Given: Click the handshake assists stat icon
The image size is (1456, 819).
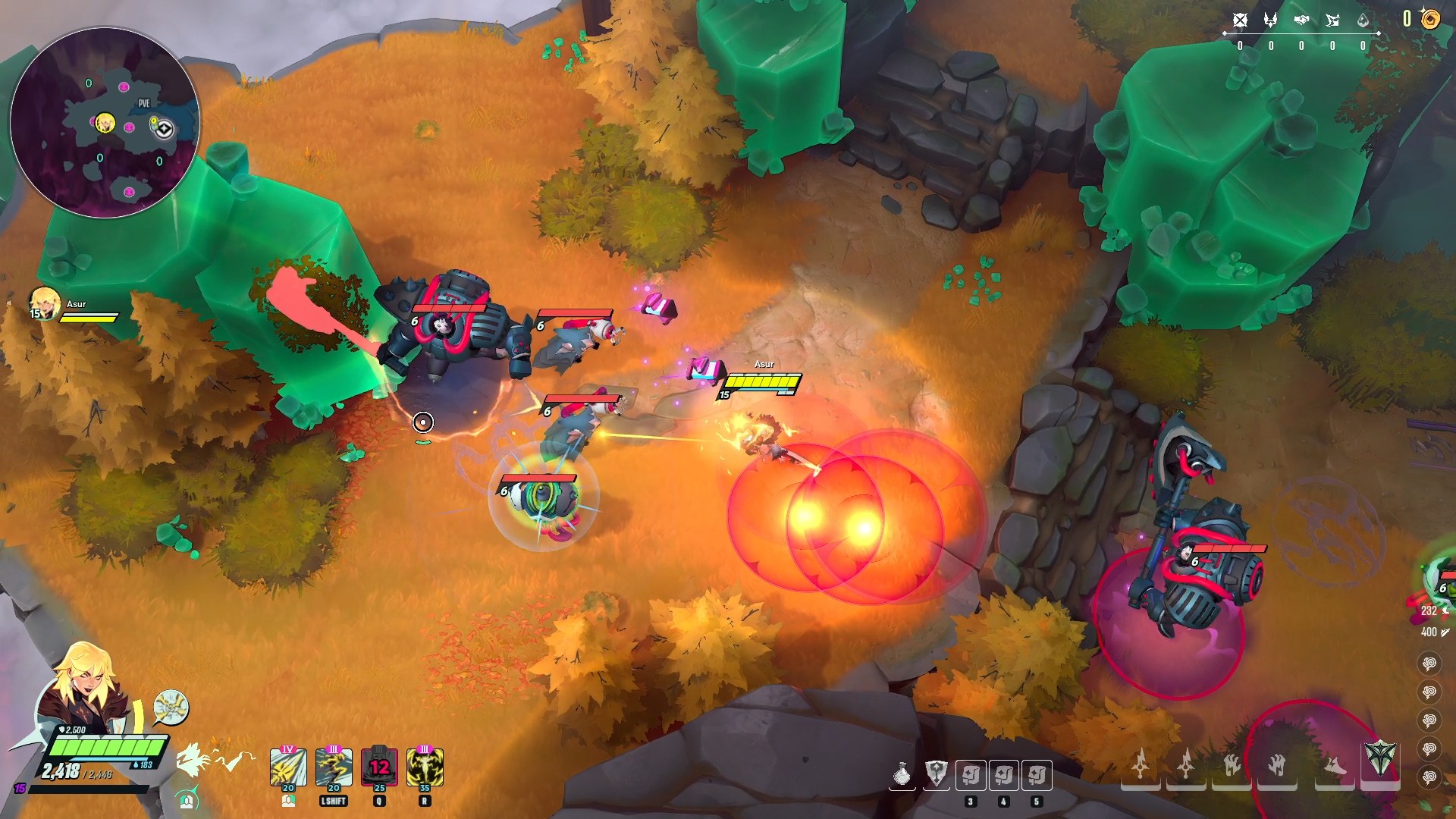Looking at the screenshot, I should [x=1301, y=20].
